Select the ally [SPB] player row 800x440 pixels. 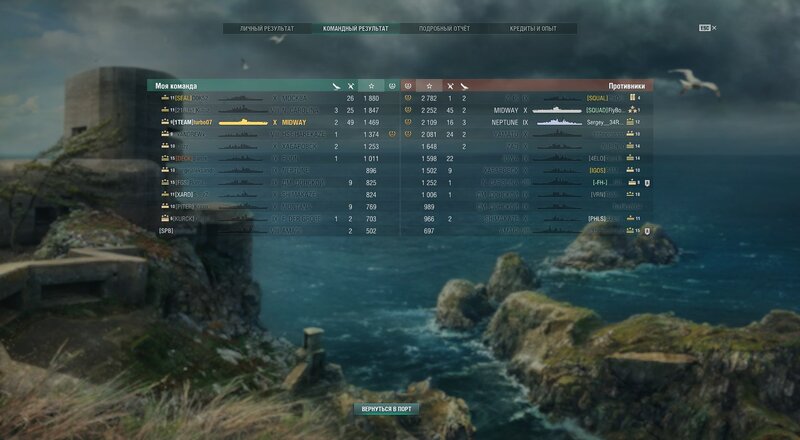(270, 230)
